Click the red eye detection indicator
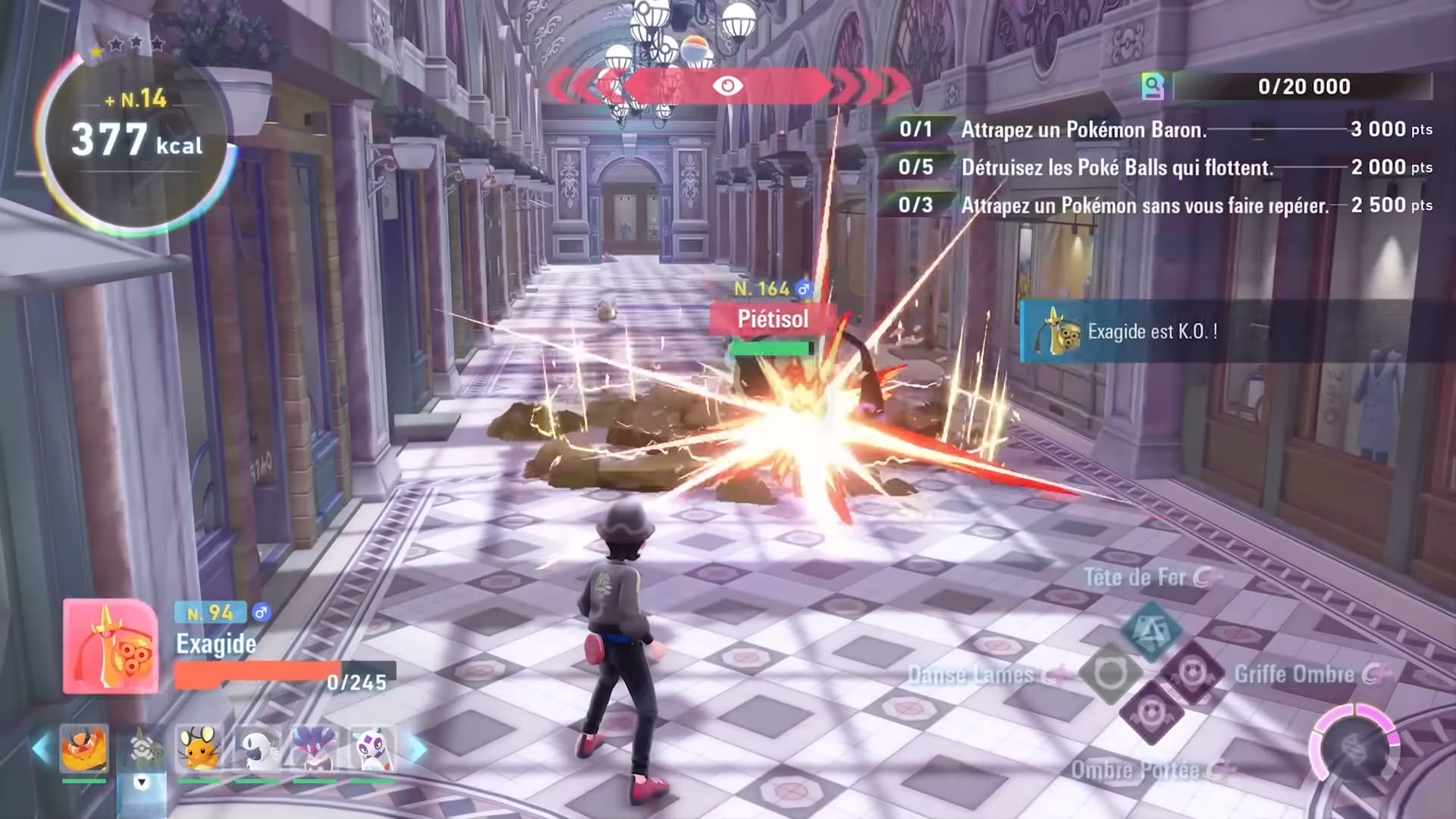Image resolution: width=1456 pixels, height=819 pixels. 727,86
